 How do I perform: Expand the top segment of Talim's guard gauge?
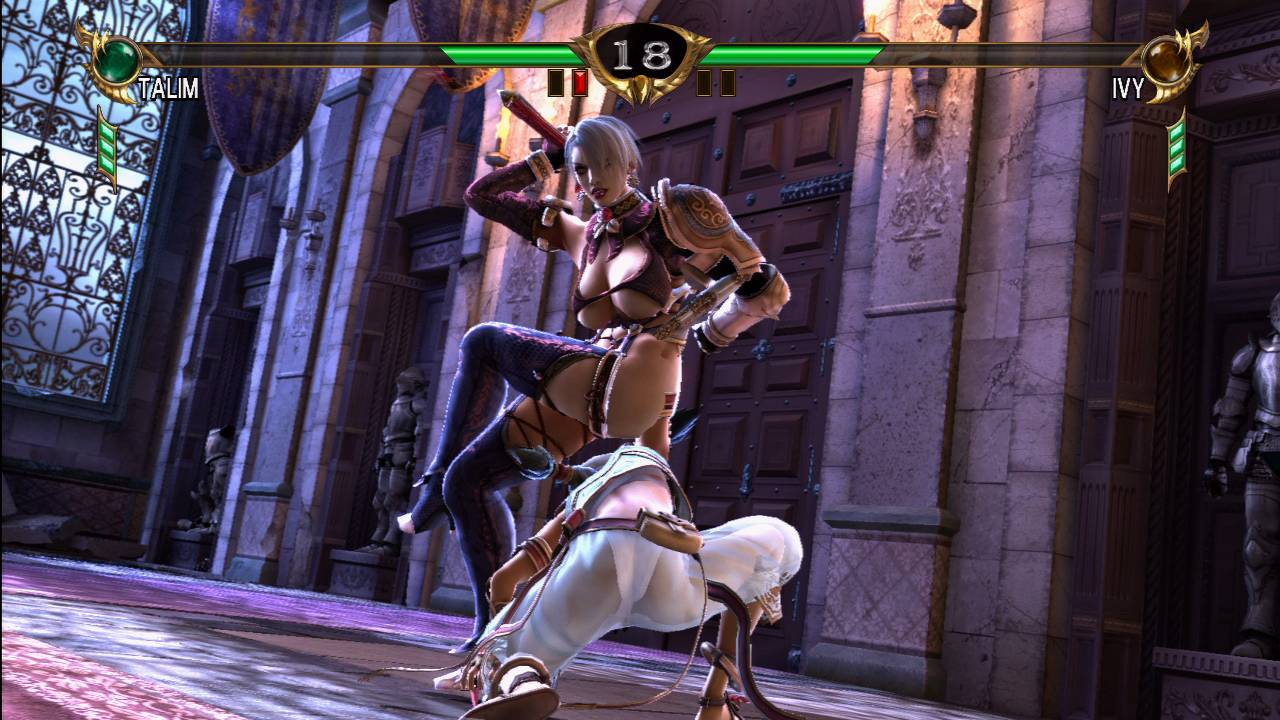click(107, 132)
